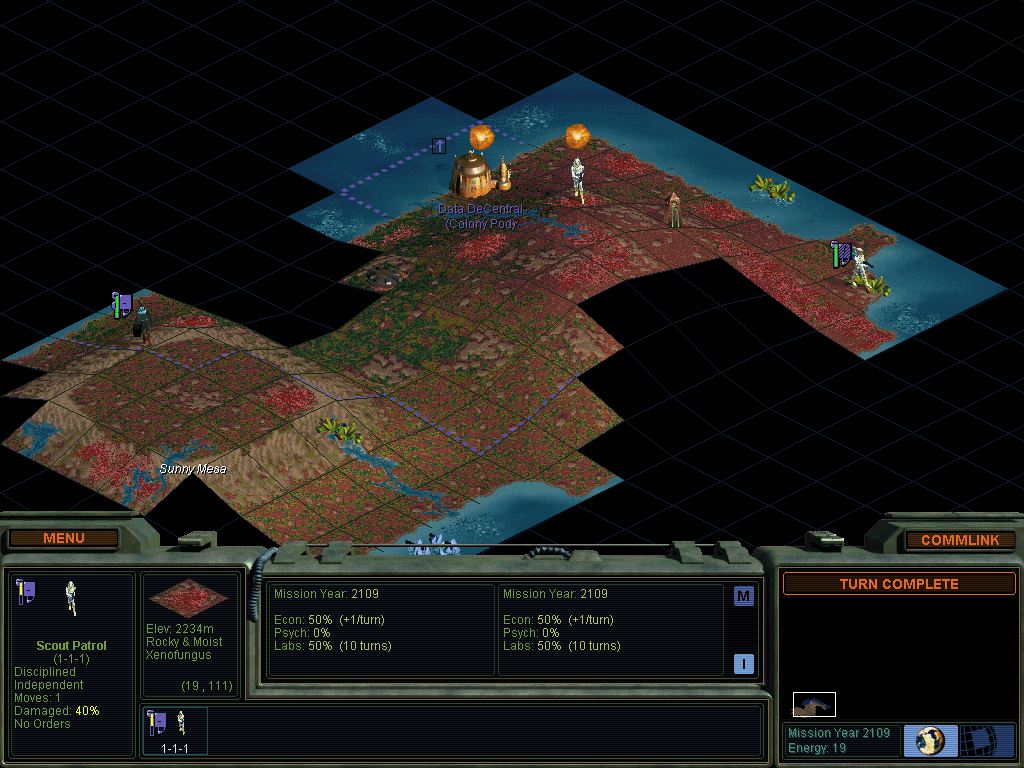Open the MENU button
1024x768 pixels.
tap(64, 539)
